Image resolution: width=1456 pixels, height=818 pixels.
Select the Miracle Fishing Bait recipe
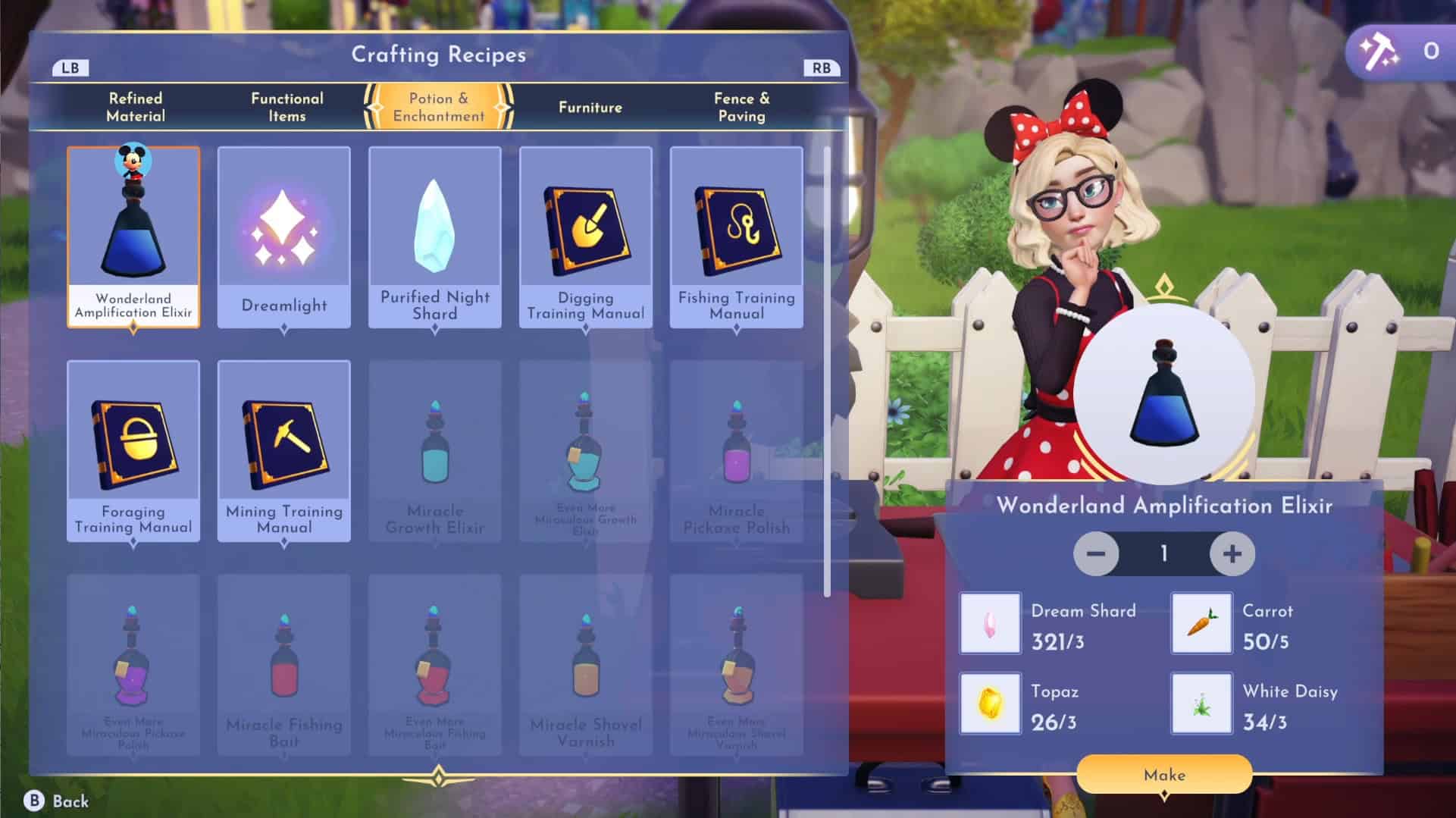[284, 664]
